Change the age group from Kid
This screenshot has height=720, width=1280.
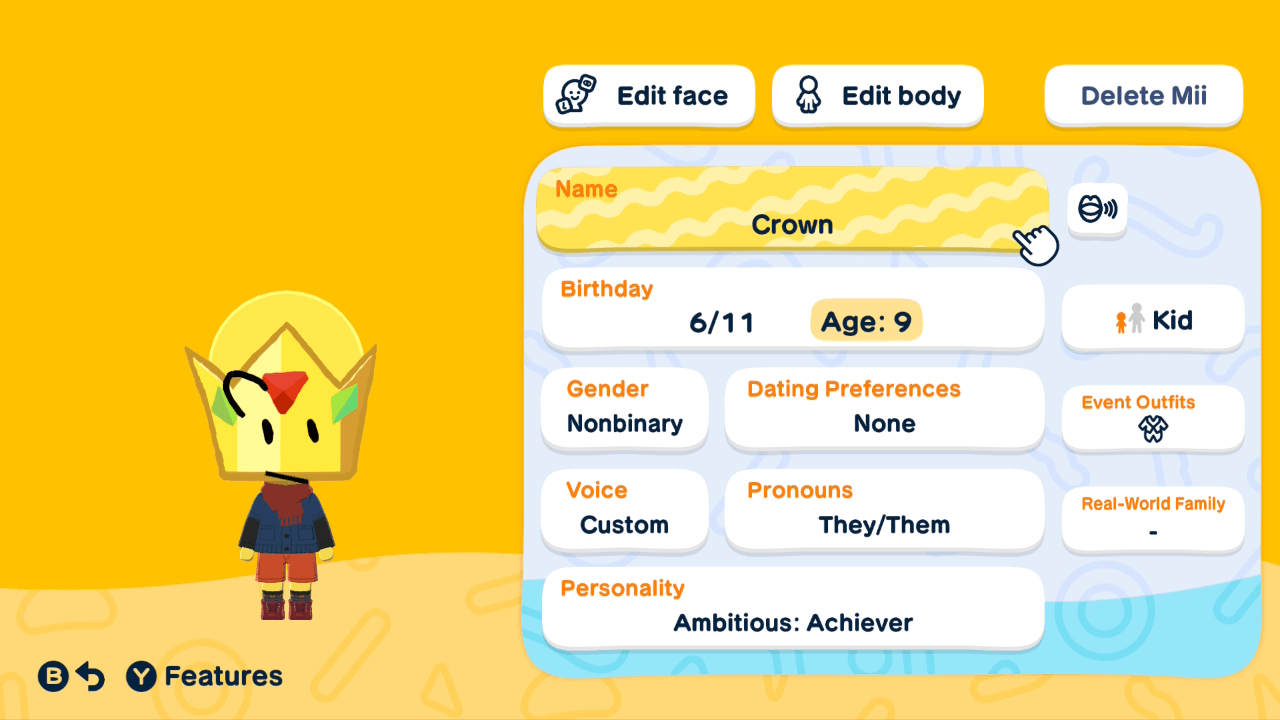1152,319
